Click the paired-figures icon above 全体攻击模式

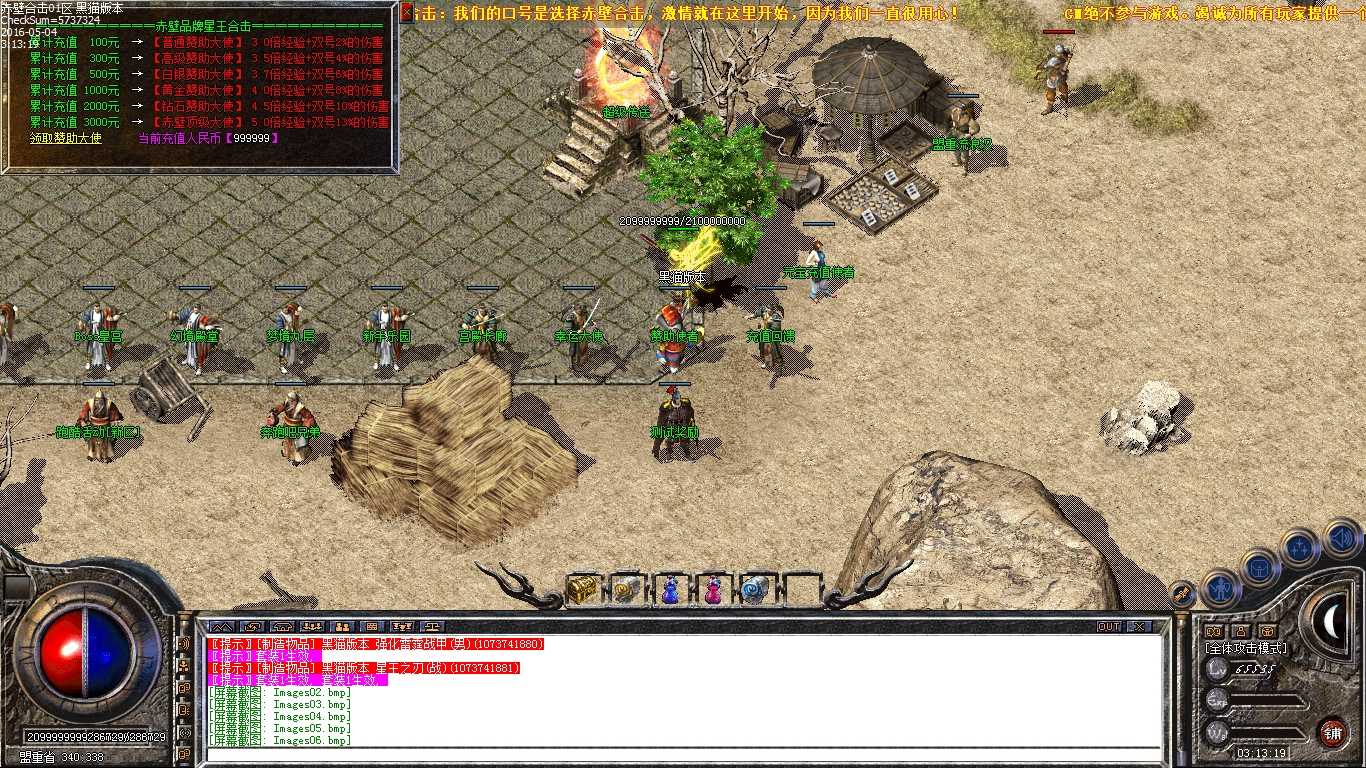(x=1214, y=631)
